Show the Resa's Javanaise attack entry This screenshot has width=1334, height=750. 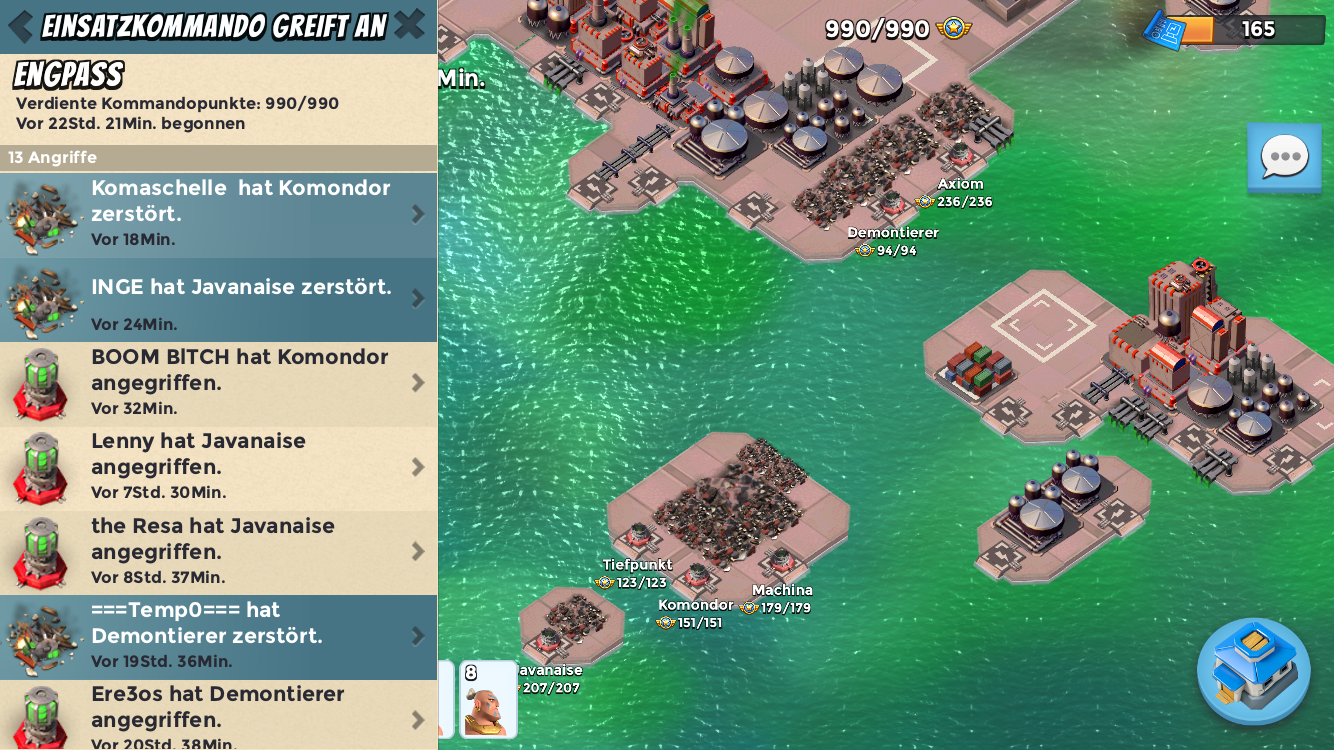point(218,552)
